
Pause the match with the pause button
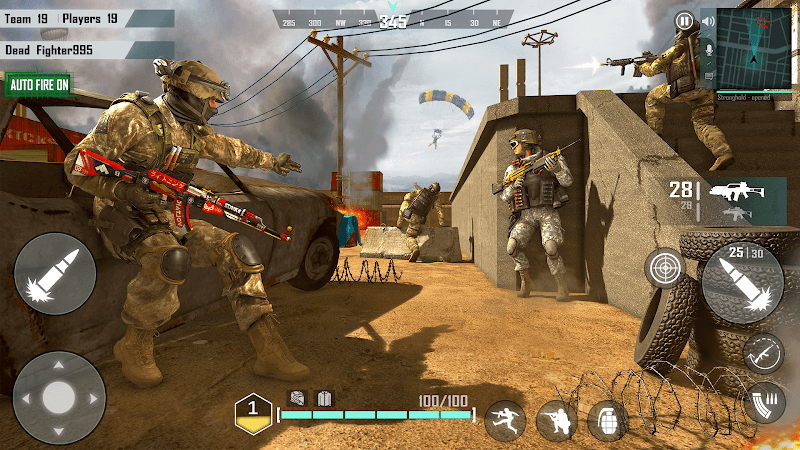pos(684,20)
